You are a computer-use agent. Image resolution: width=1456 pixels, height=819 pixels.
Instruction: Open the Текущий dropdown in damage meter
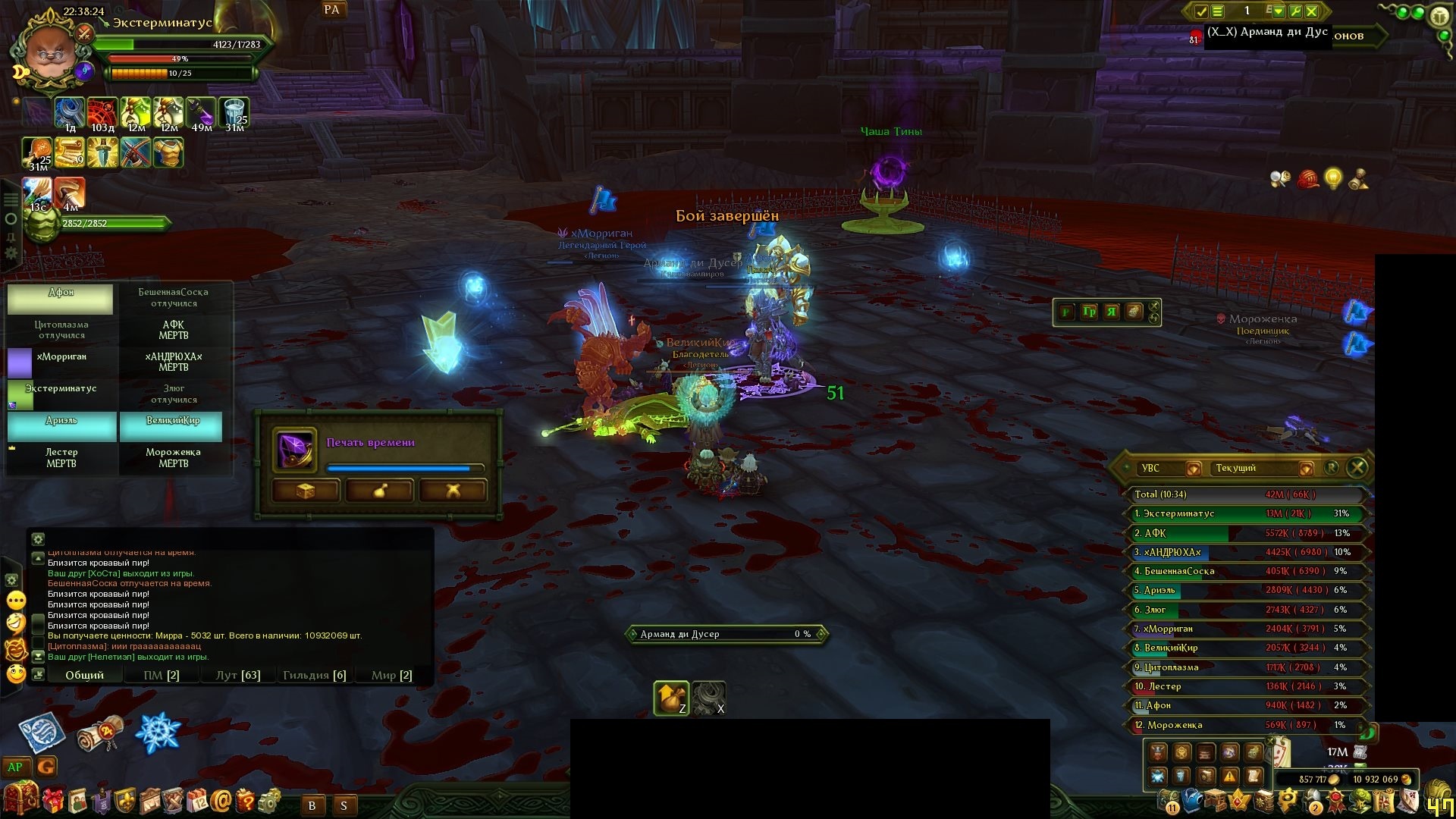point(1305,469)
